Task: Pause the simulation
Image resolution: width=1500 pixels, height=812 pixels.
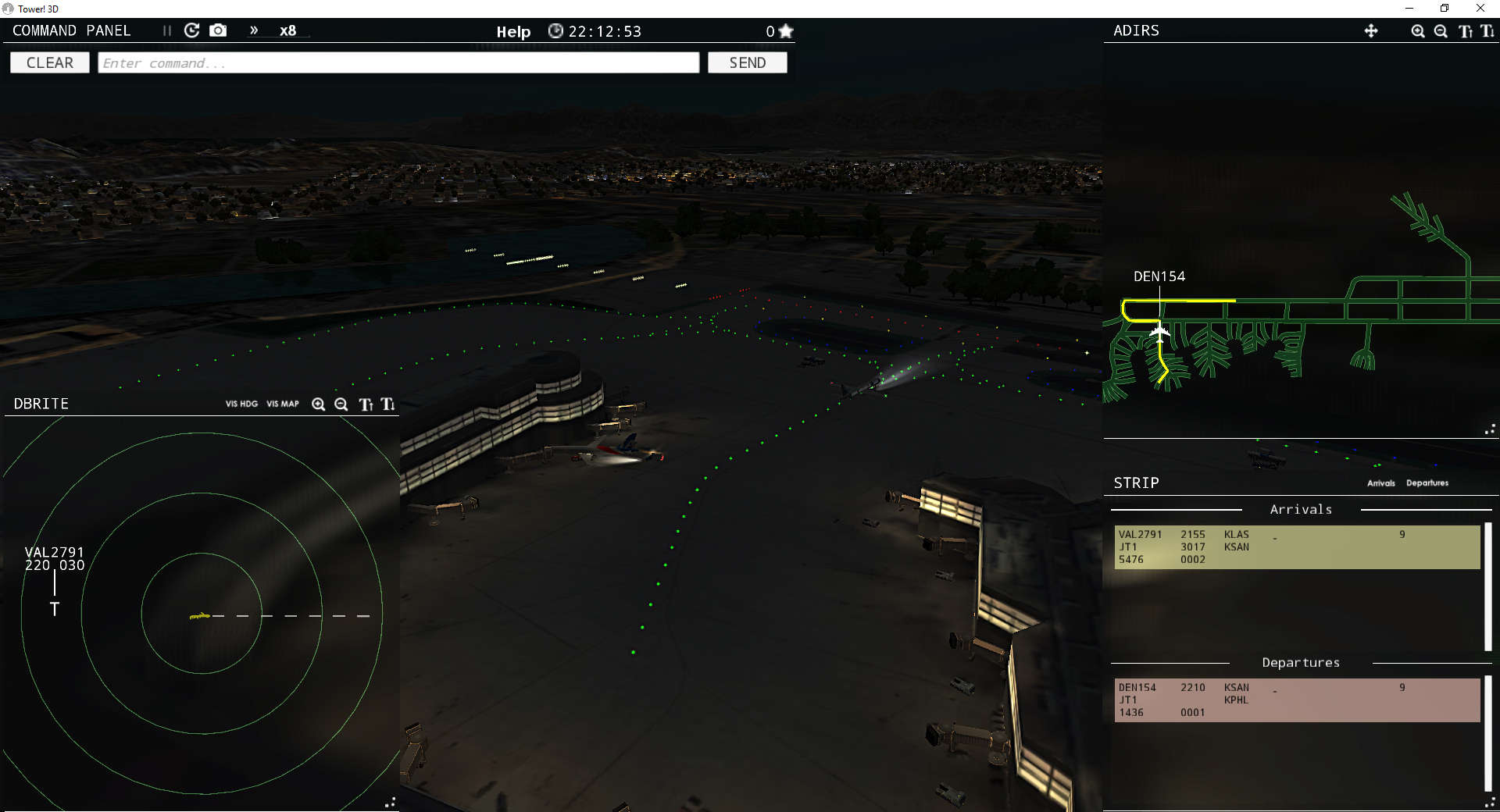Action: tap(166, 30)
